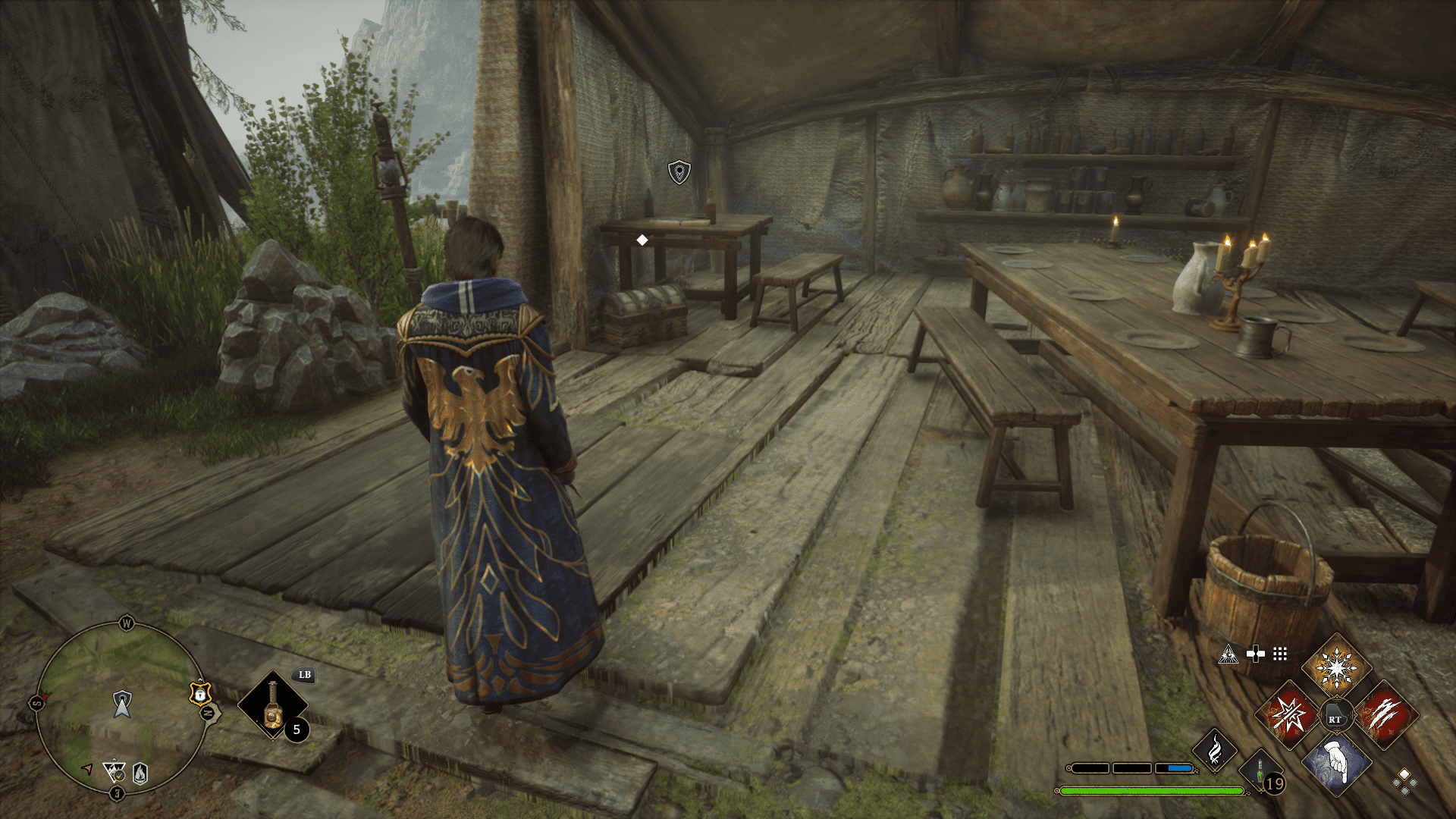Click the Revelio eye triangle icon
Screen dimensions: 1456x819
coord(1228,654)
